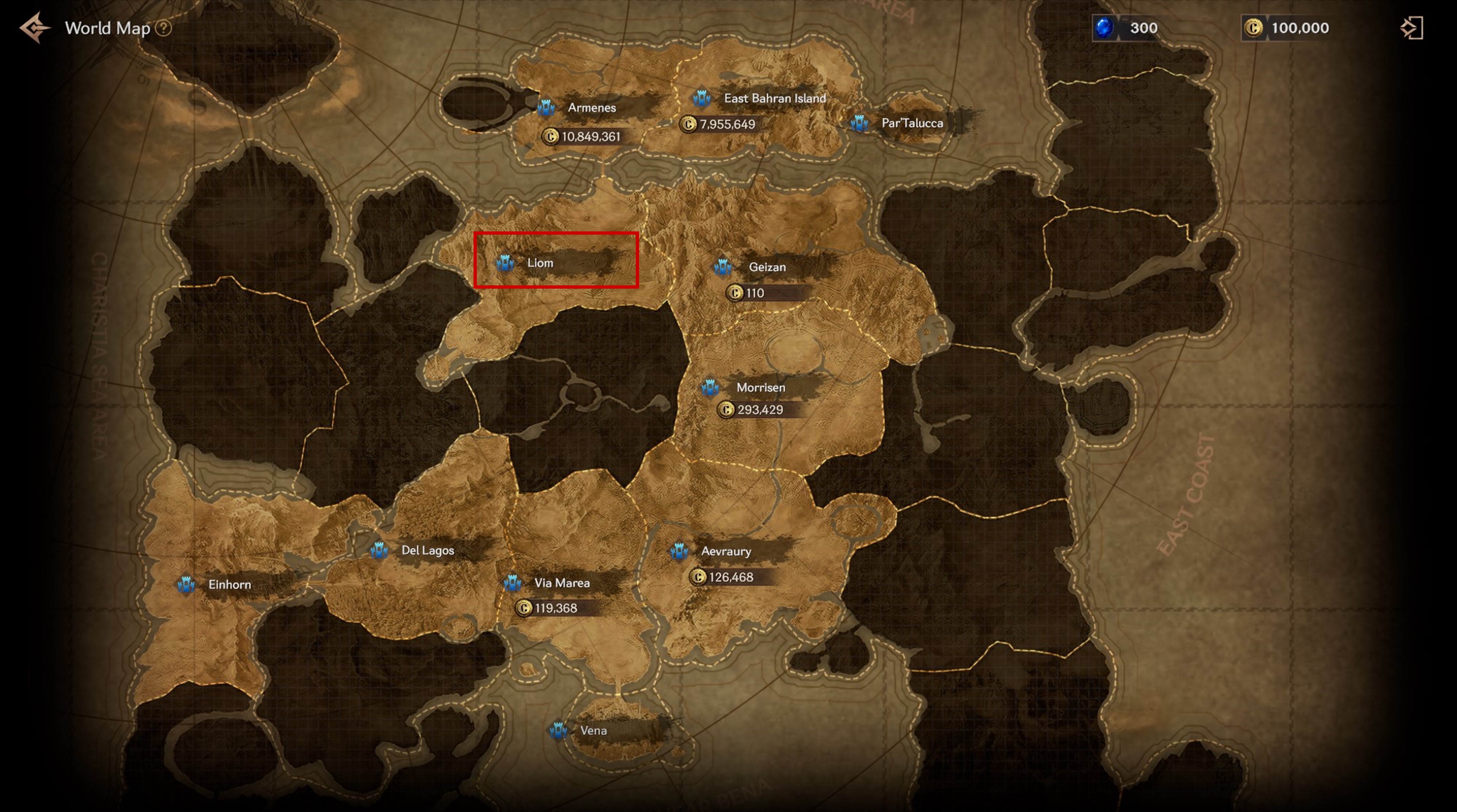Select the Morrisen region marker
The width and height of the screenshot is (1457, 812).
click(x=710, y=388)
